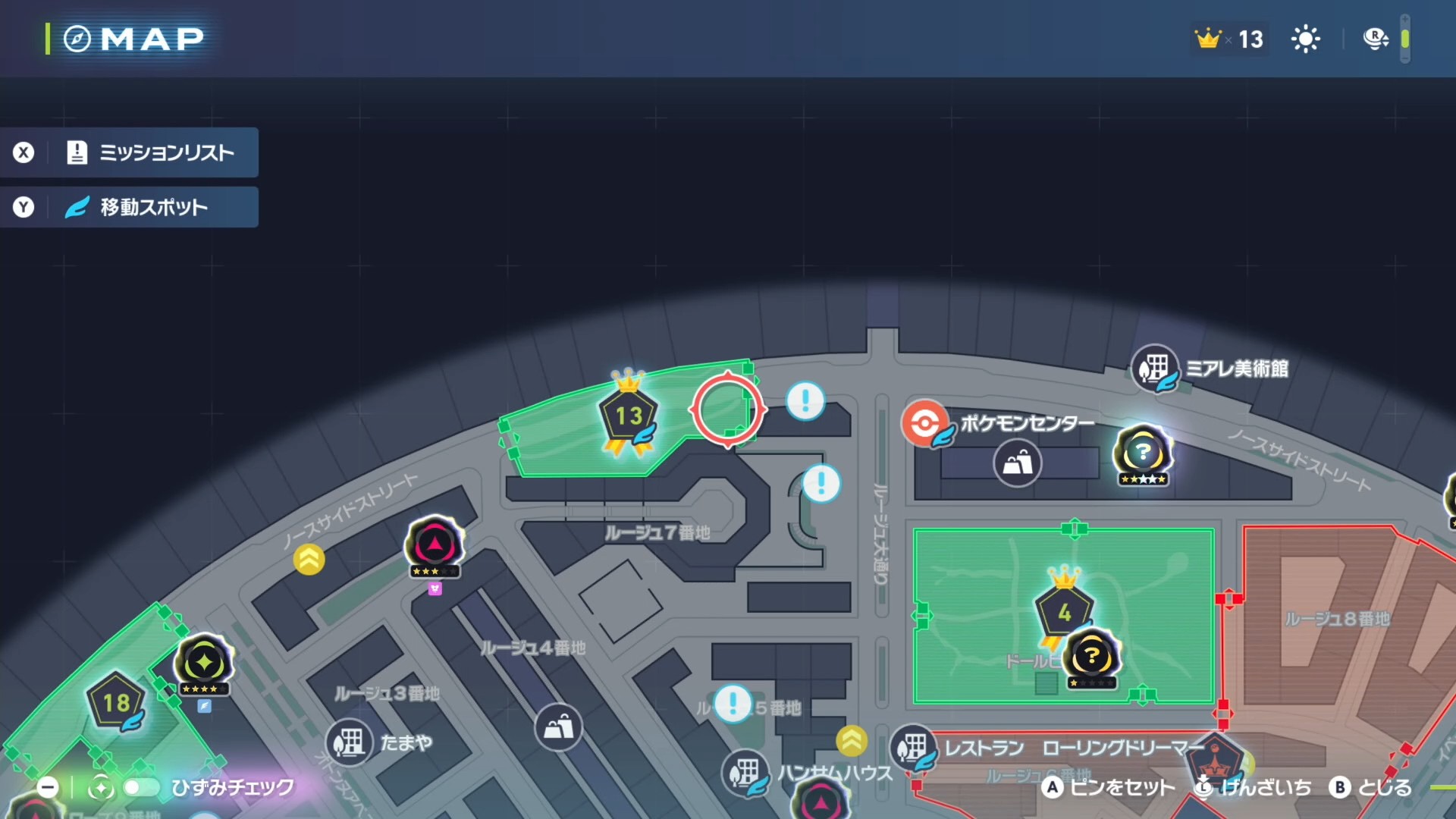Choose the wild zone 13 badge marker
The height and width of the screenshot is (819, 1456).
[x=629, y=416]
